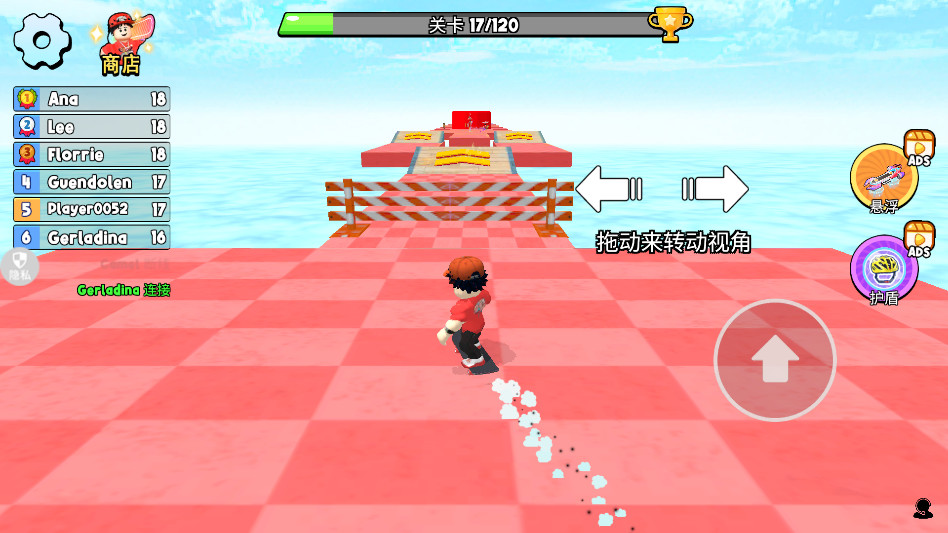Select Lee's leaderboard row
The height and width of the screenshot is (533, 948).
click(x=92, y=127)
